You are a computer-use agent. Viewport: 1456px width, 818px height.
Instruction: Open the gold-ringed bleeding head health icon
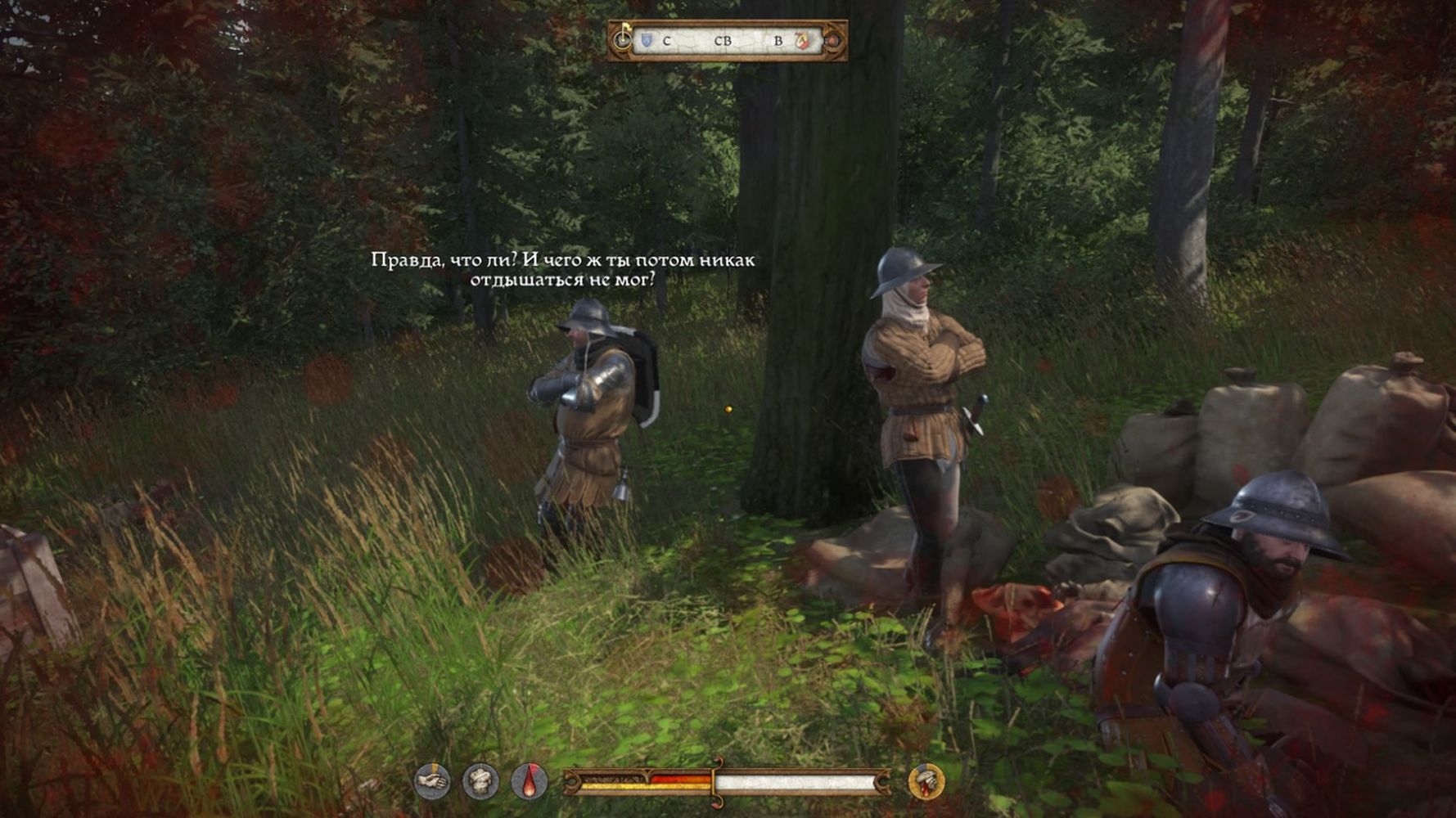(926, 781)
